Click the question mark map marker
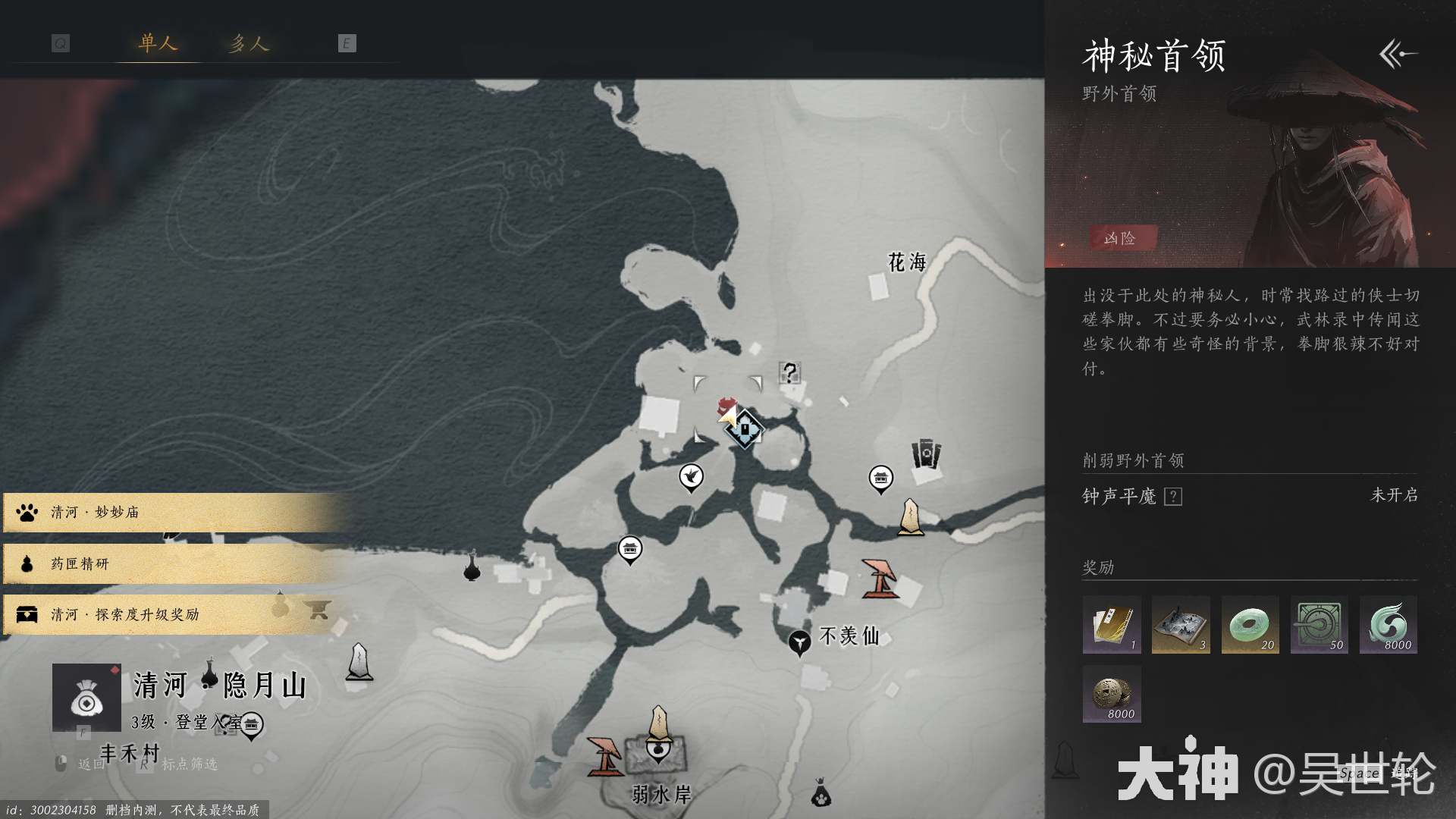The height and width of the screenshot is (819, 1456). point(789,372)
